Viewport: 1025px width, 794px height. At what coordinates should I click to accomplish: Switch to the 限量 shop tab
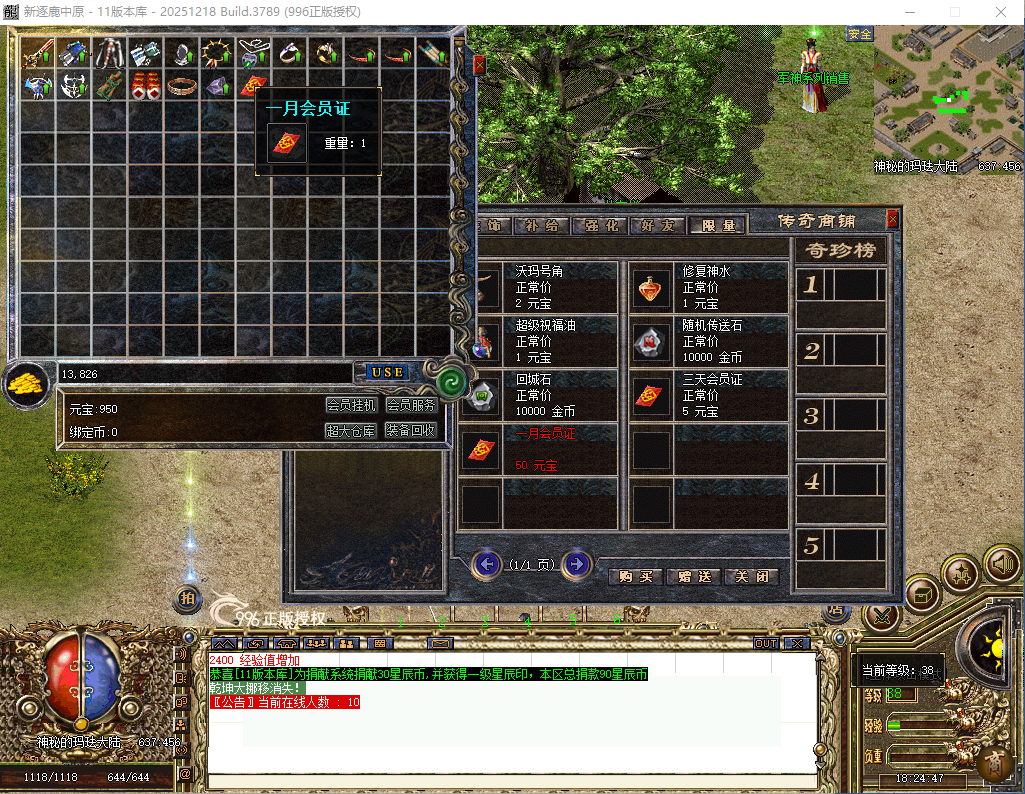(718, 226)
